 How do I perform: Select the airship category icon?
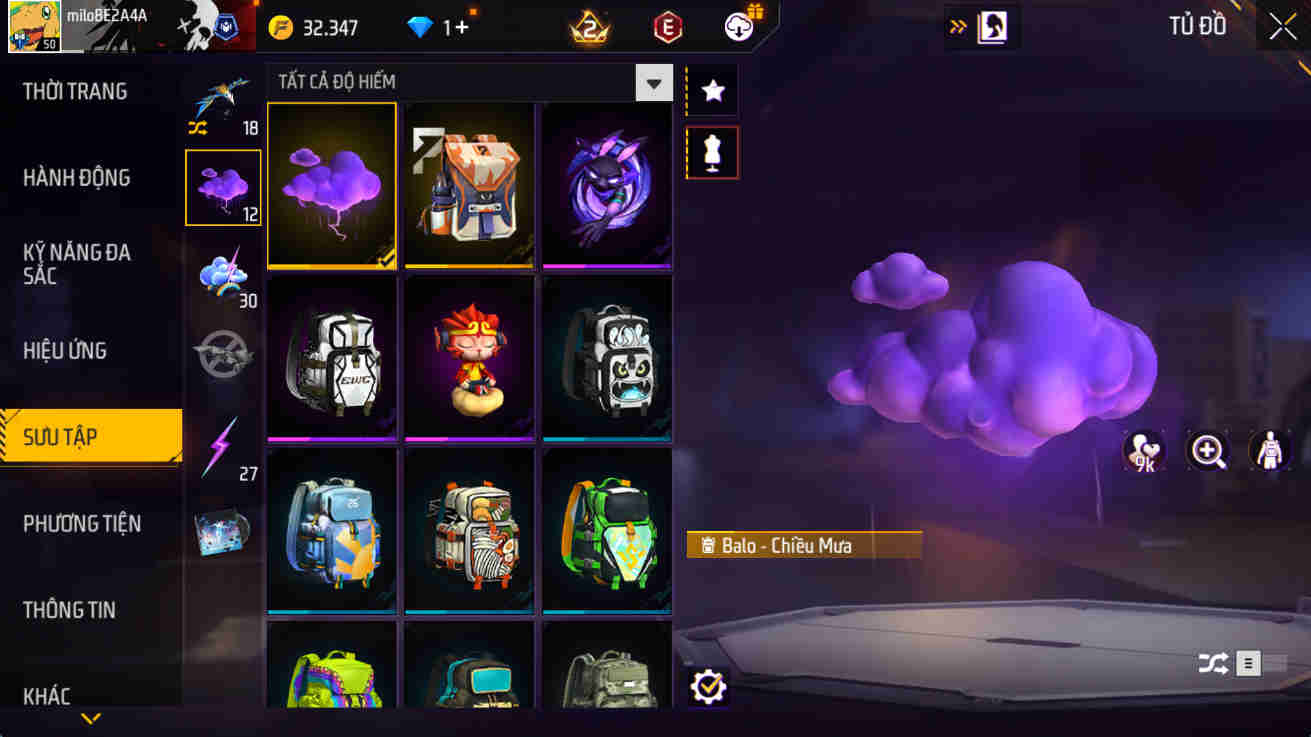tap(223, 355)
